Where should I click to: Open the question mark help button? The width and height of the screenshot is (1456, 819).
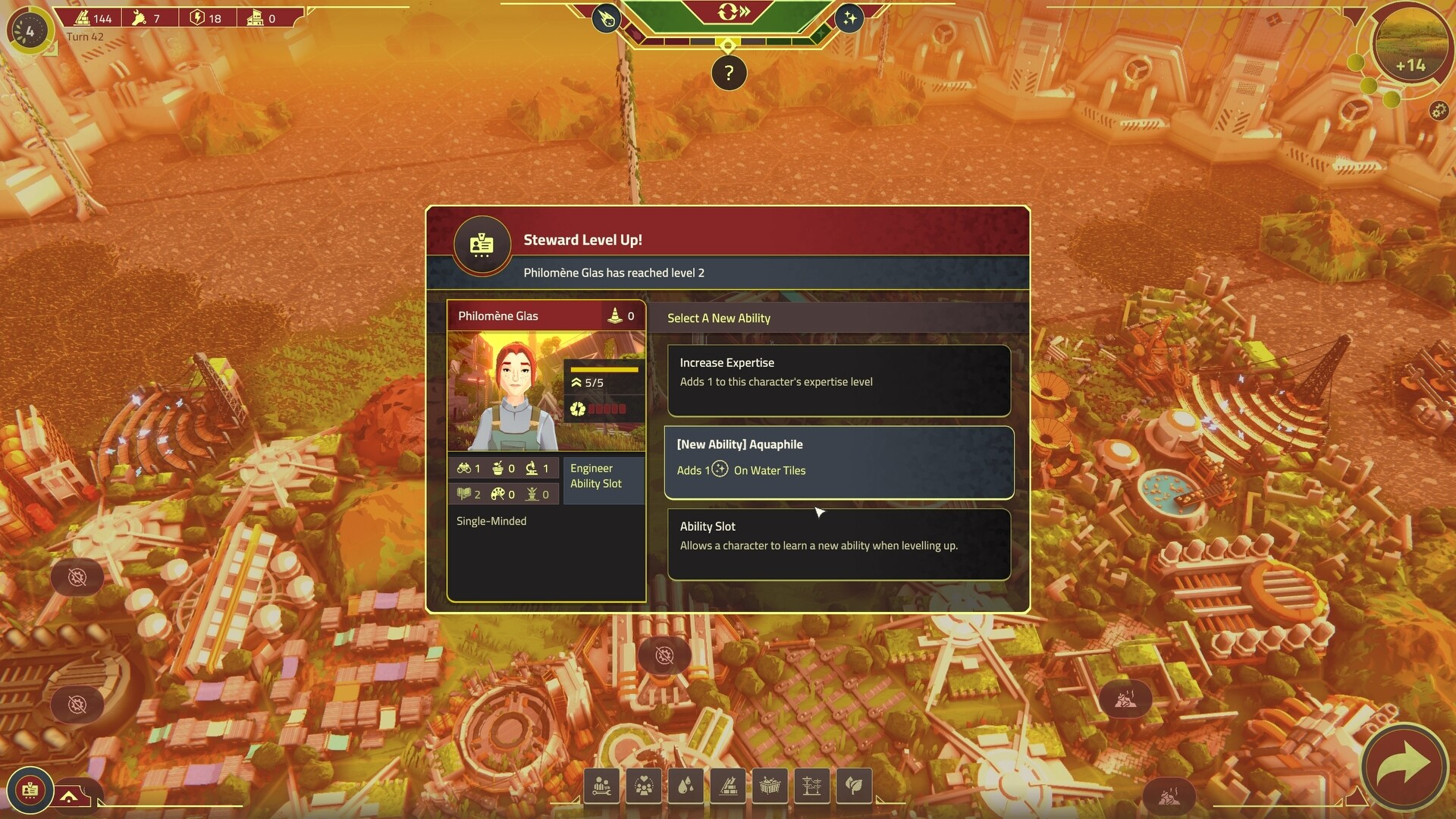tap(729, 74)
